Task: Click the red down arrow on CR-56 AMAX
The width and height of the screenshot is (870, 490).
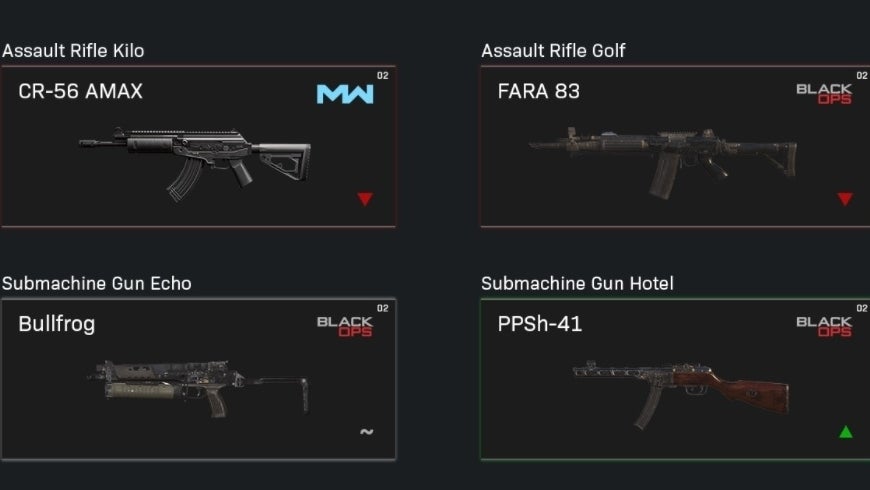Action: pos(365,199)
